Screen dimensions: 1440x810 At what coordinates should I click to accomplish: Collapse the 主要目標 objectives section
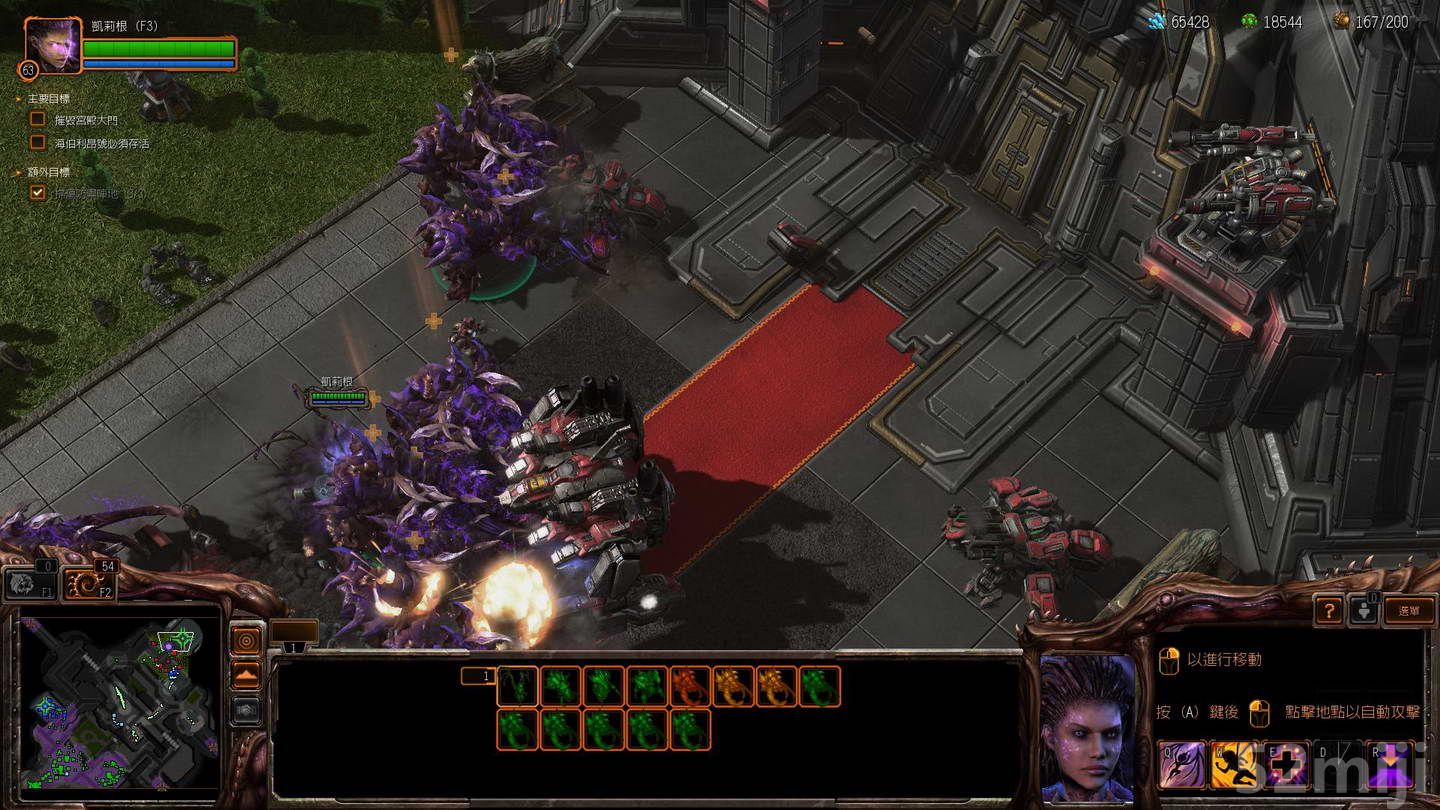(x=16, y=97)
